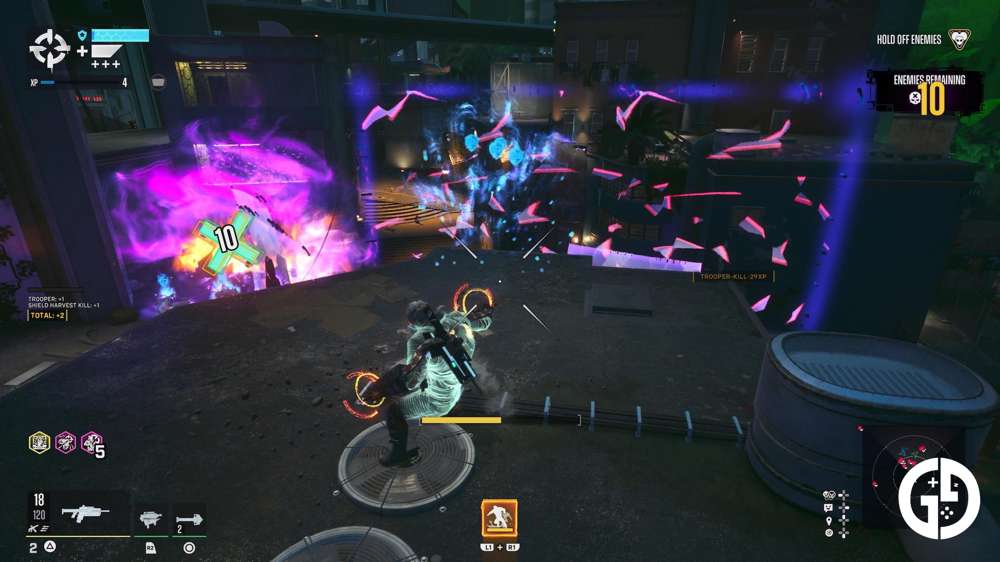Image resolution: width=1000 pixels, height=562 pixels.
Task: Click the yellow hexagon buff icon
Action: (39, 442)
